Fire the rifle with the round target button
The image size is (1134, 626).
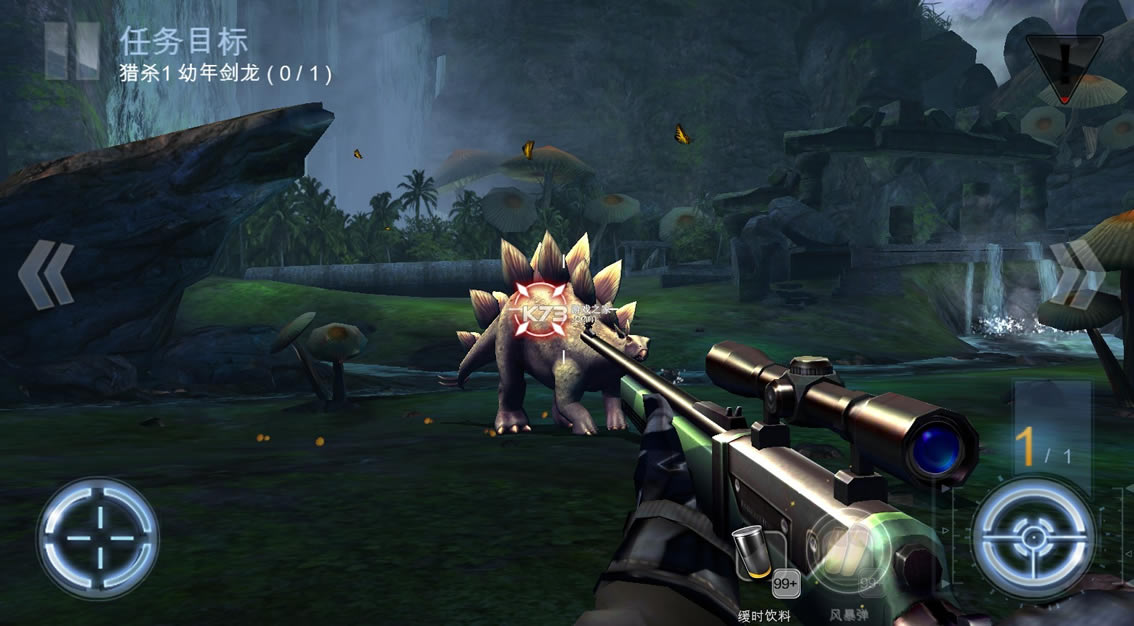(x=1033, y=538)
